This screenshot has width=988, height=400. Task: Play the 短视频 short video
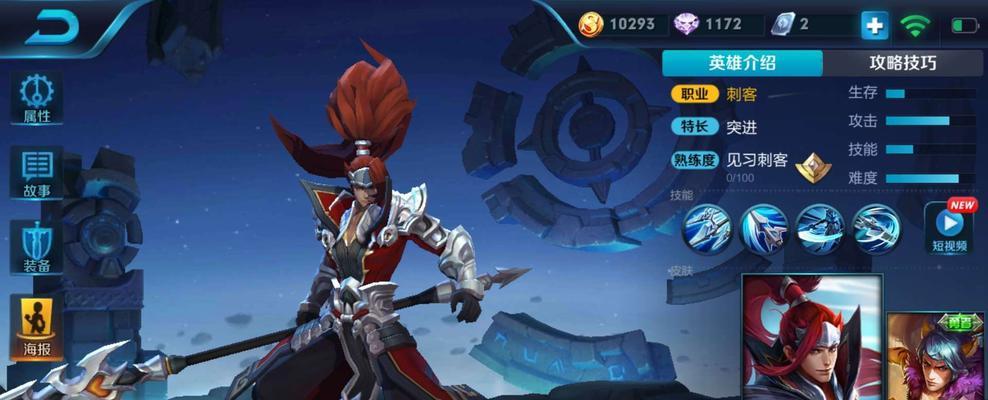click(949, 228)
